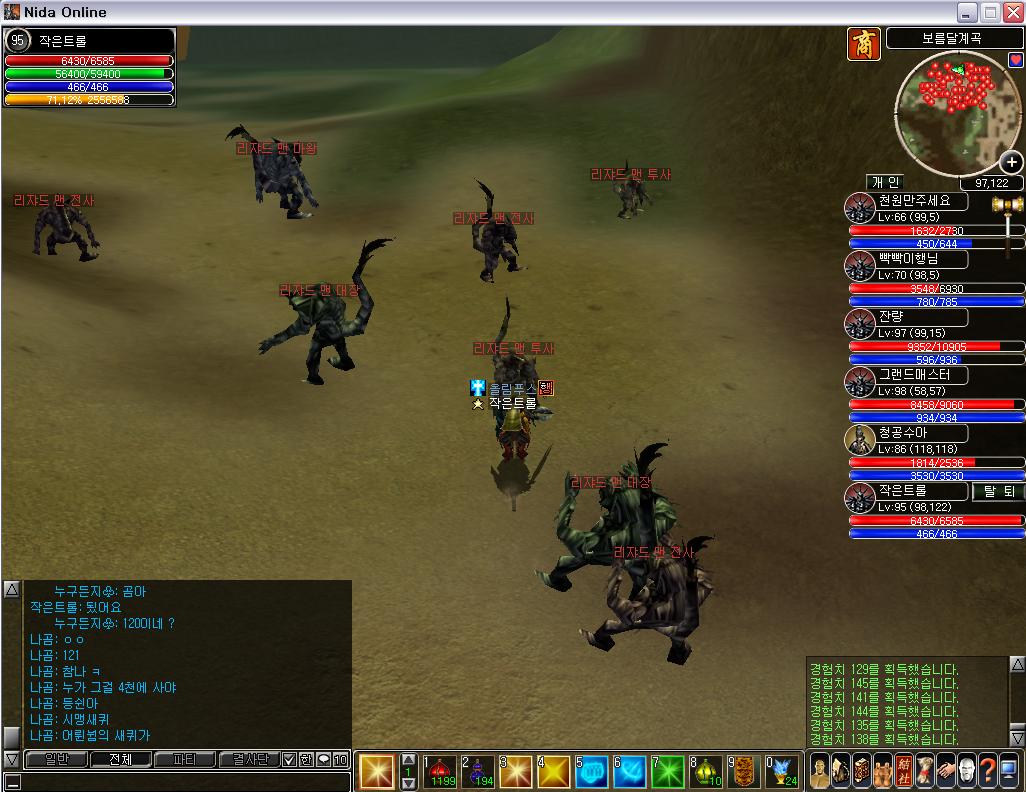1026x792 pixels.
Task: Switch chat to the 결사단 tab
Action: 249,760
